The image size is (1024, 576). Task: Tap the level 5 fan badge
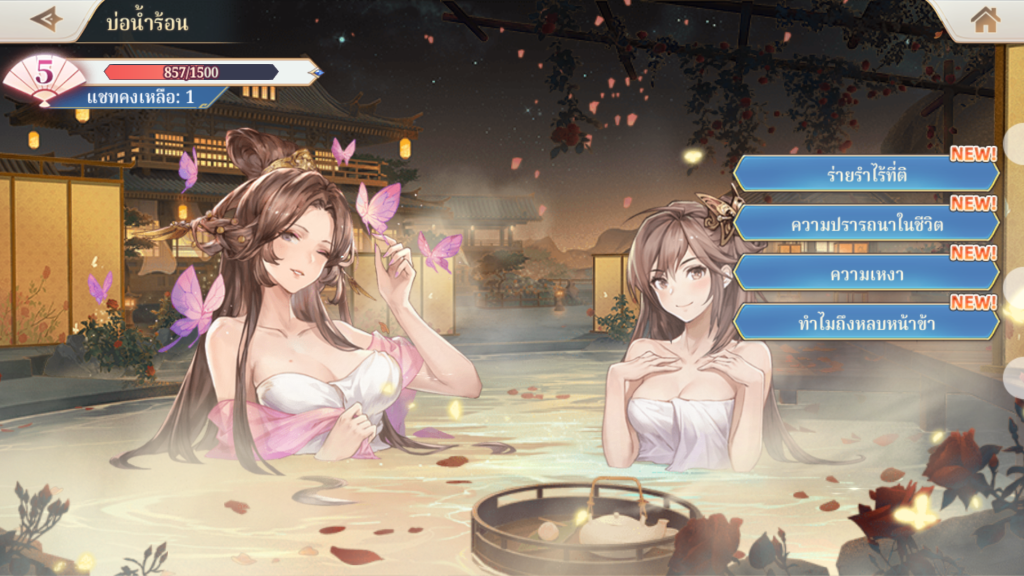pos(44,78)
